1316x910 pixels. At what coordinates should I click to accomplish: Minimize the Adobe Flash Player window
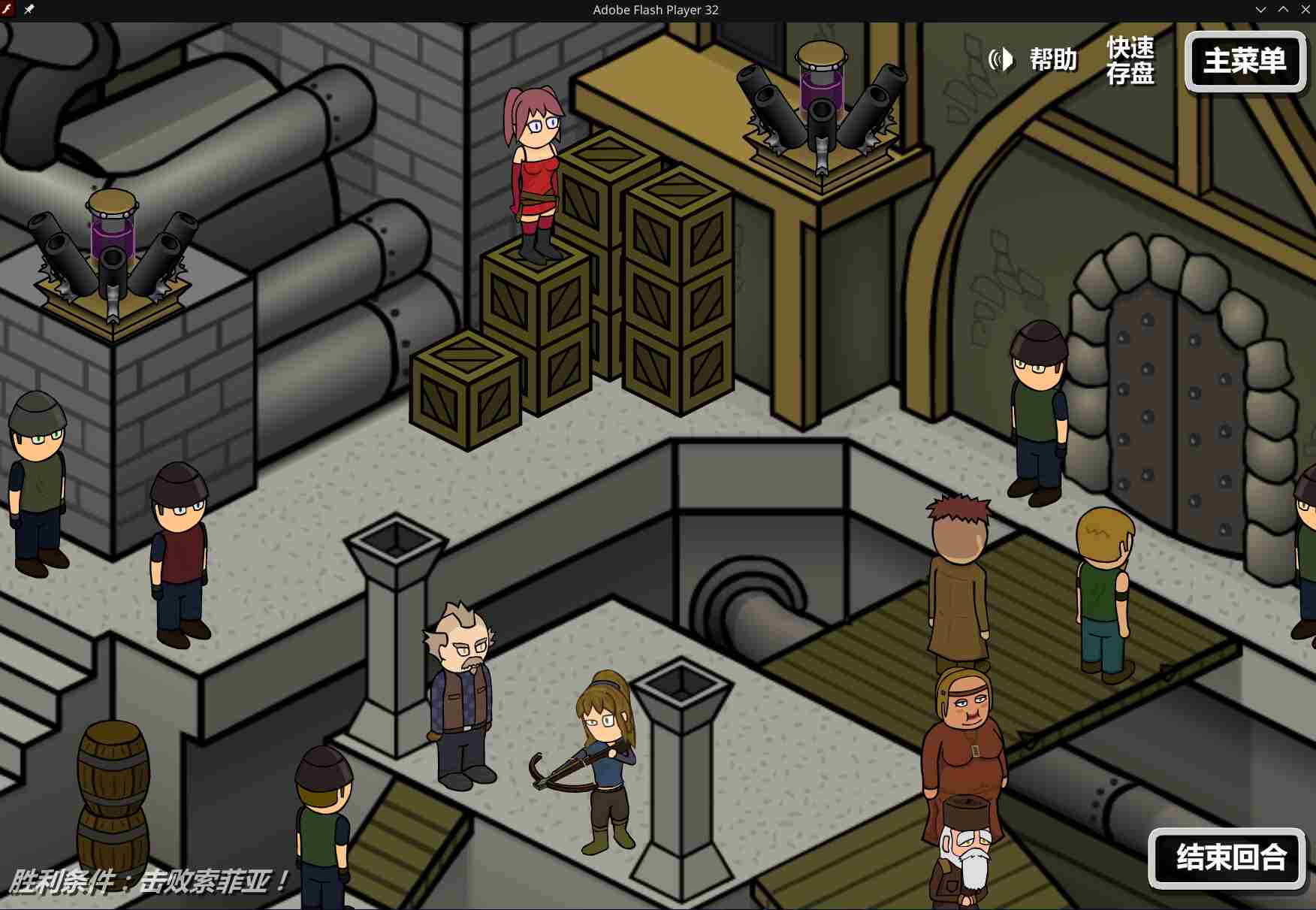[x=1260, y=10]
